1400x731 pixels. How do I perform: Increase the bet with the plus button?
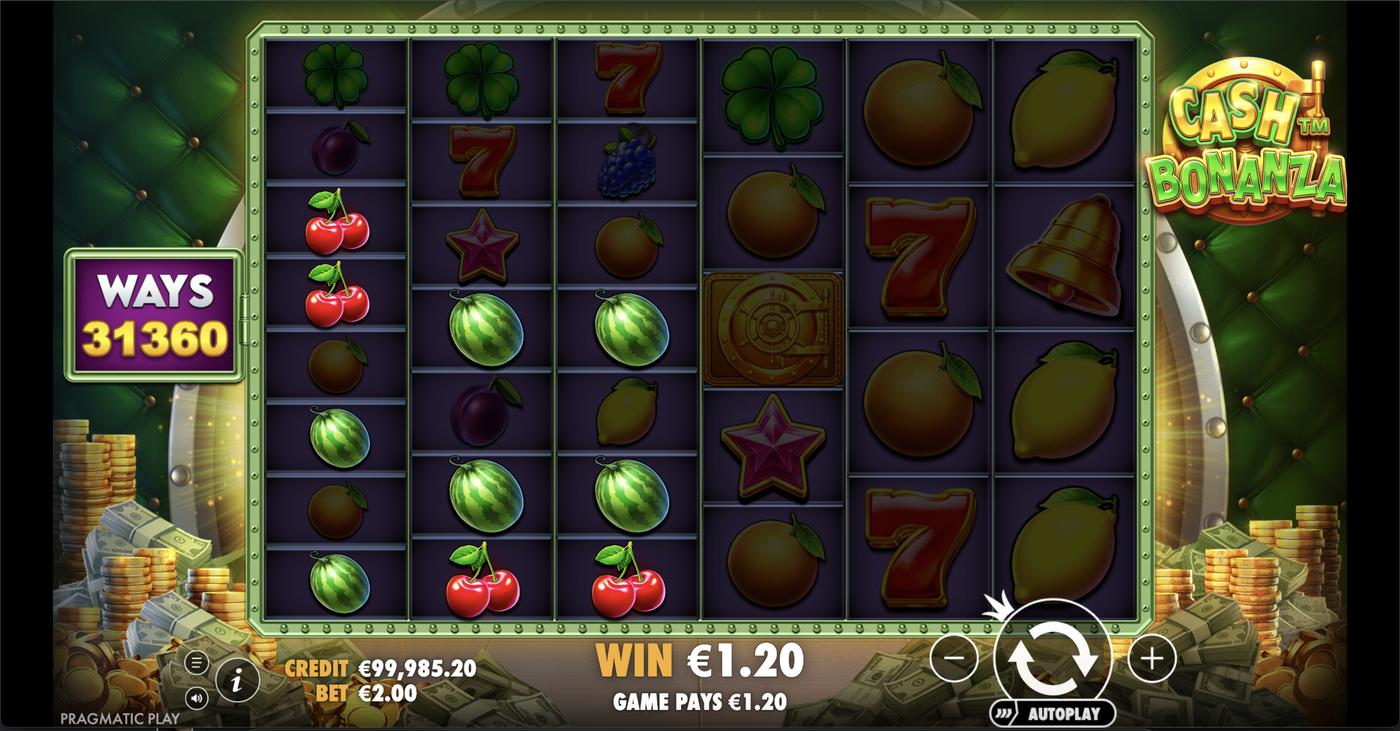click(x=1150, y=658)
